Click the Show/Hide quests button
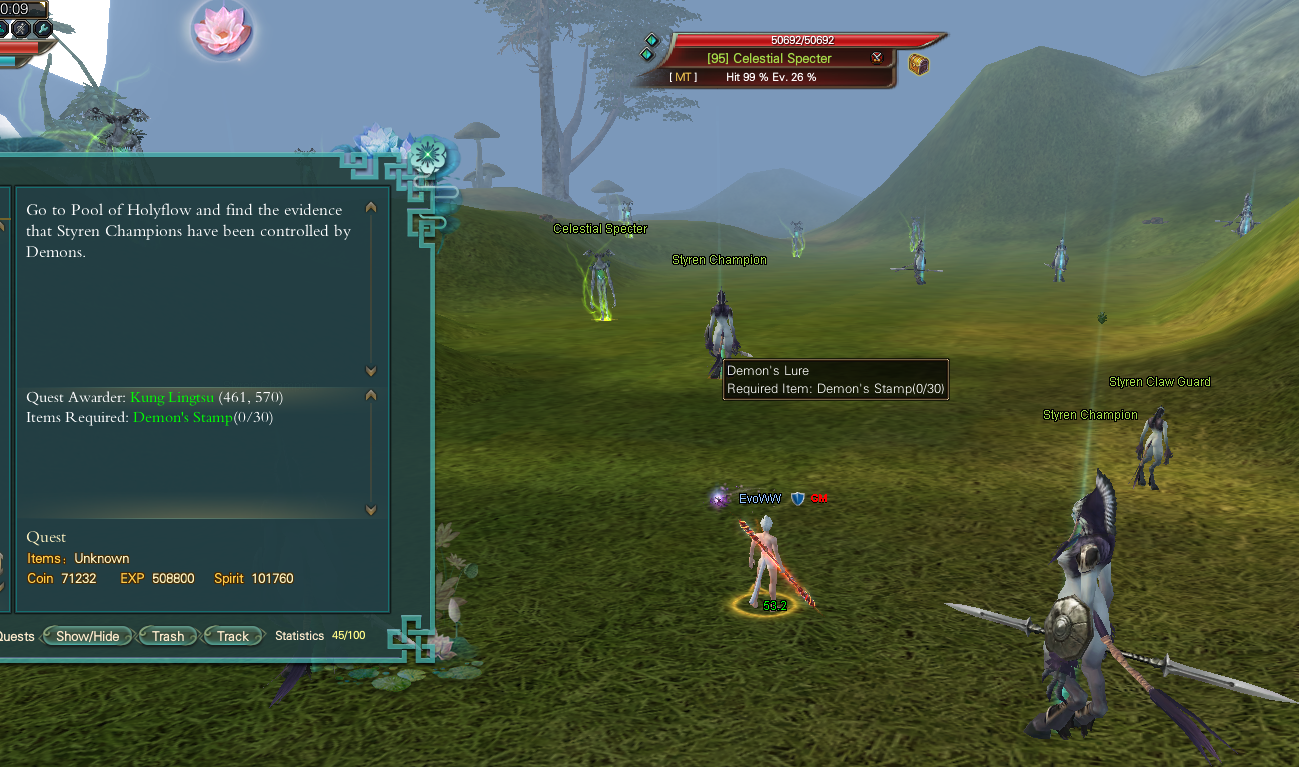The height and width of the screenshot is (767, 1299). click(87, 636)
